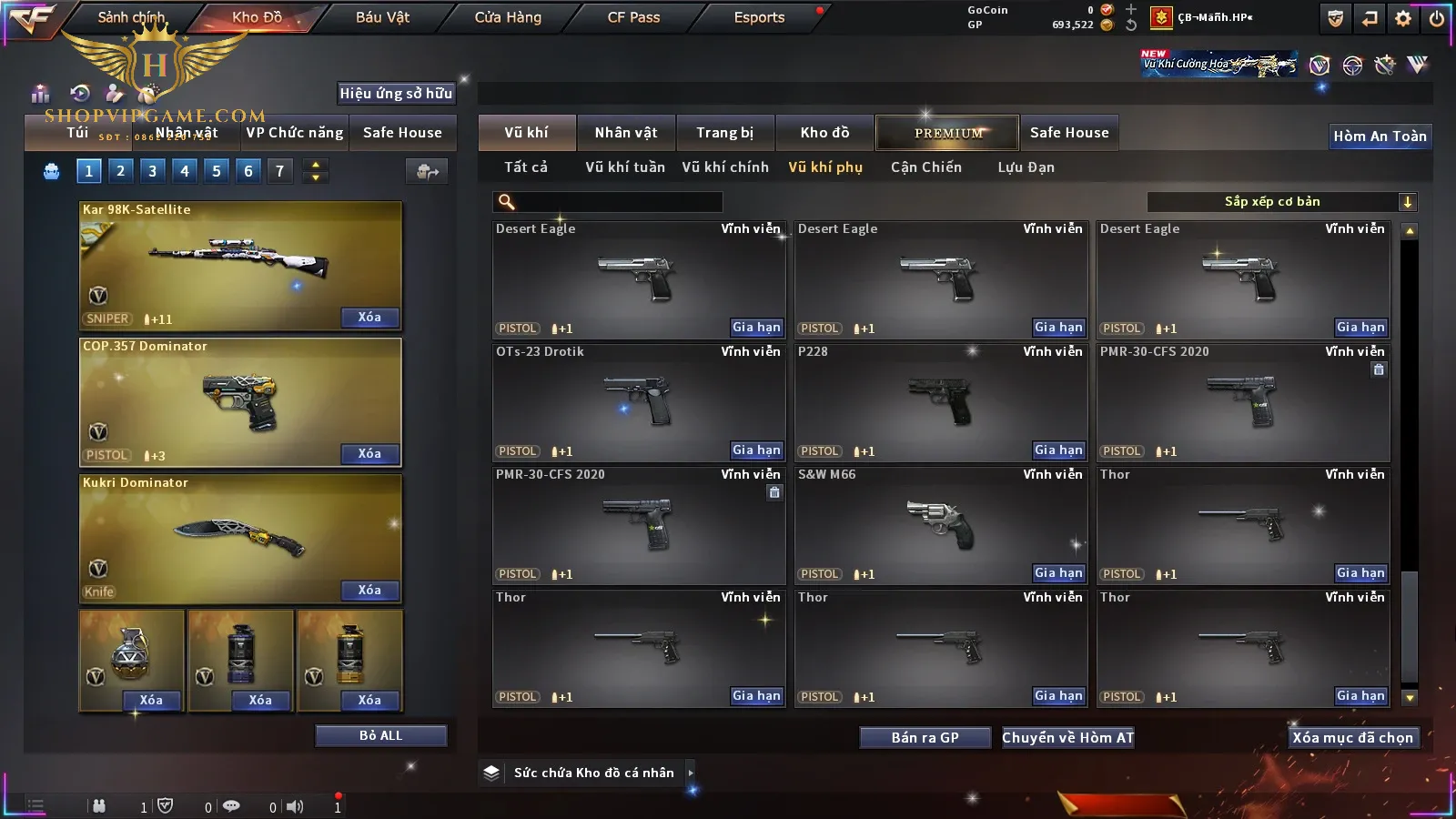
Task: Click the Bán ra GP button
Action: [x=925, y=737]
